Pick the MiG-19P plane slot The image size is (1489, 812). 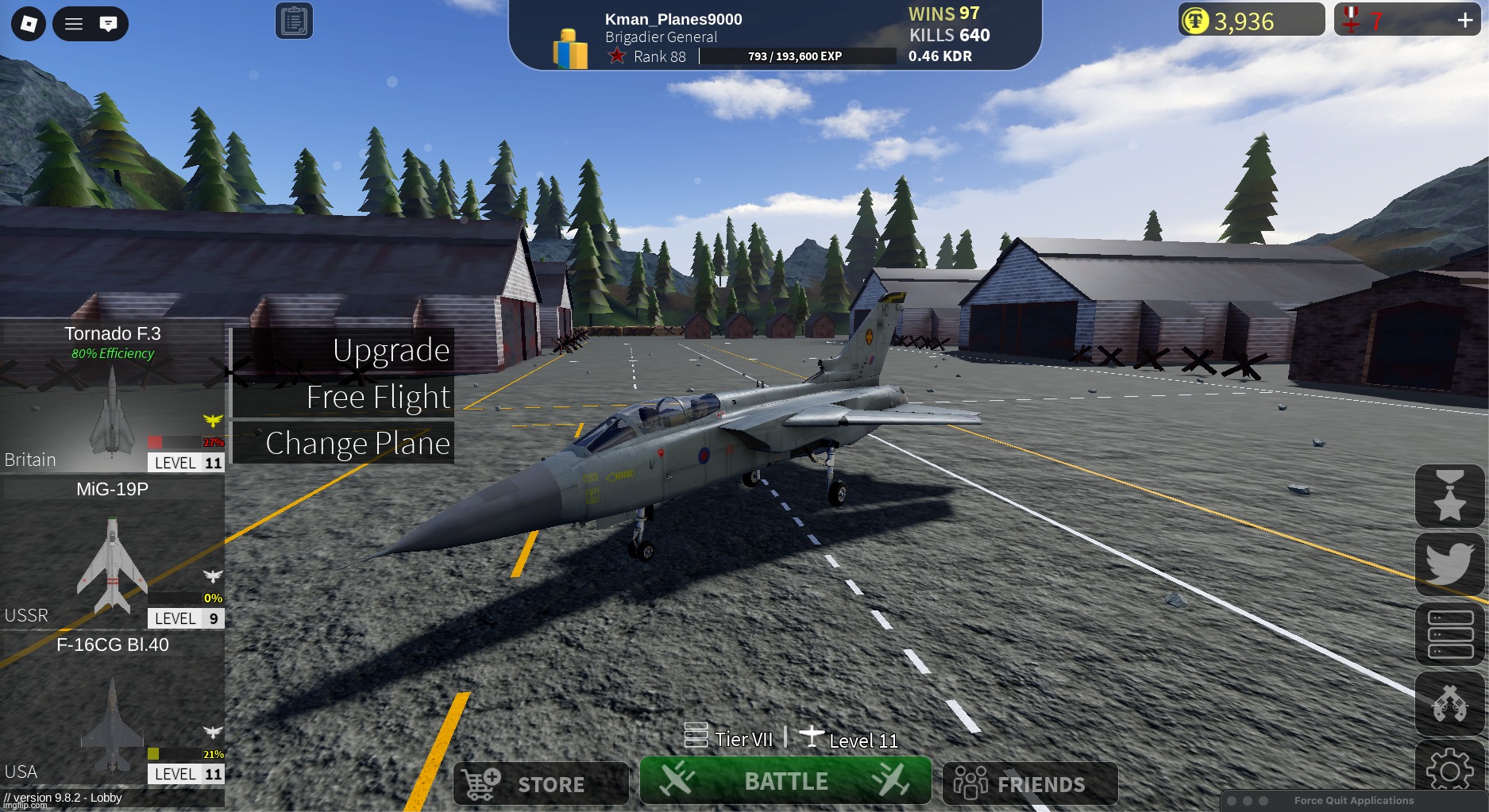tap(112, 553)
